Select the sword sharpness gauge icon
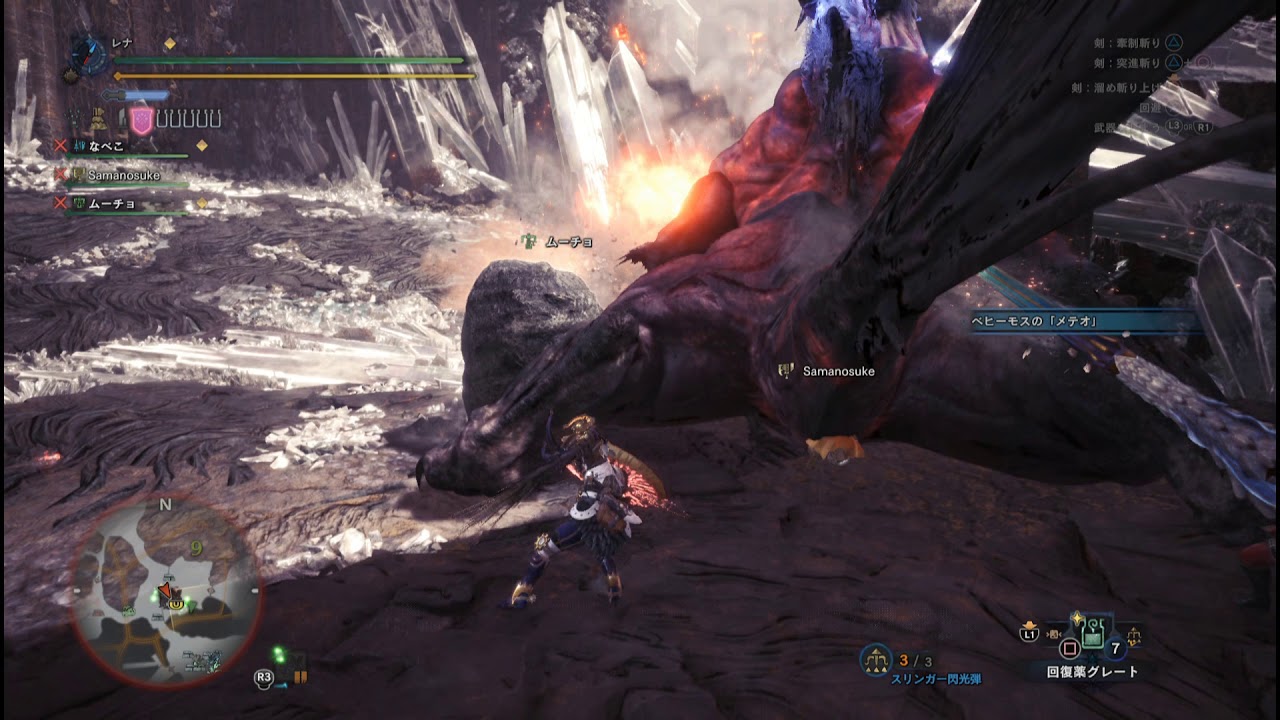The height and width of the screenshot is (720, 1280). [x=134, y=94]
